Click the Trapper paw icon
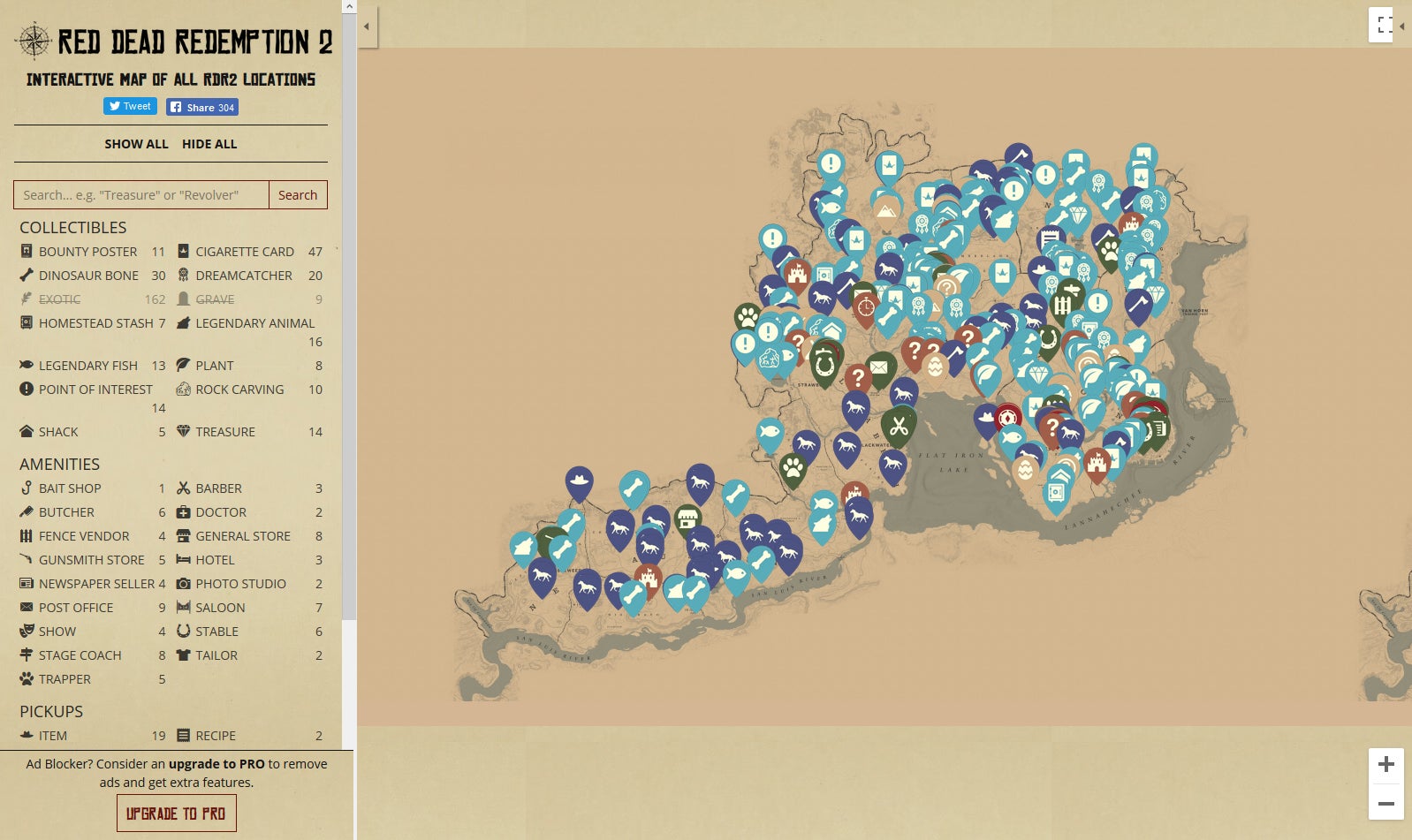The height and width of the screenshot is (840, 1412). pos(25,678)
